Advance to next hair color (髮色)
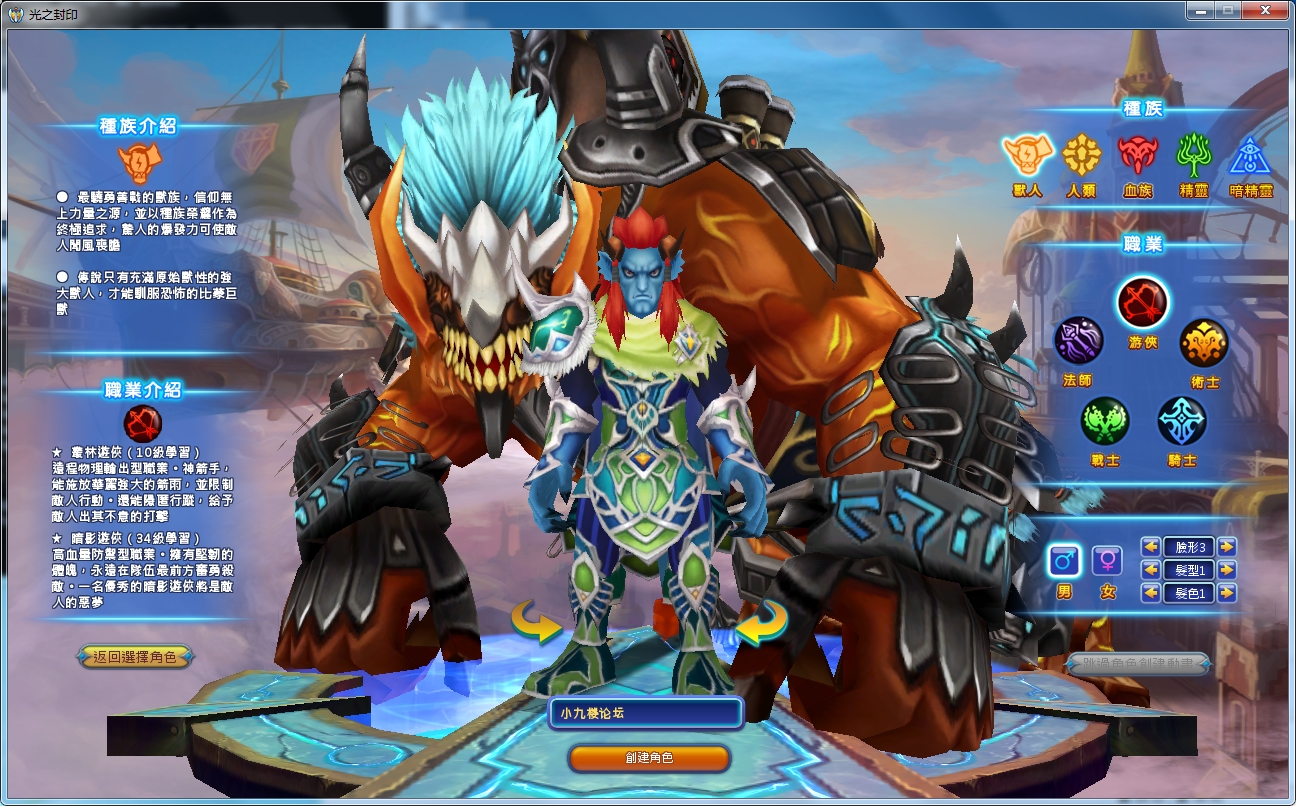The height and width of the screenshot is (806, 1296). (1227, 593)
